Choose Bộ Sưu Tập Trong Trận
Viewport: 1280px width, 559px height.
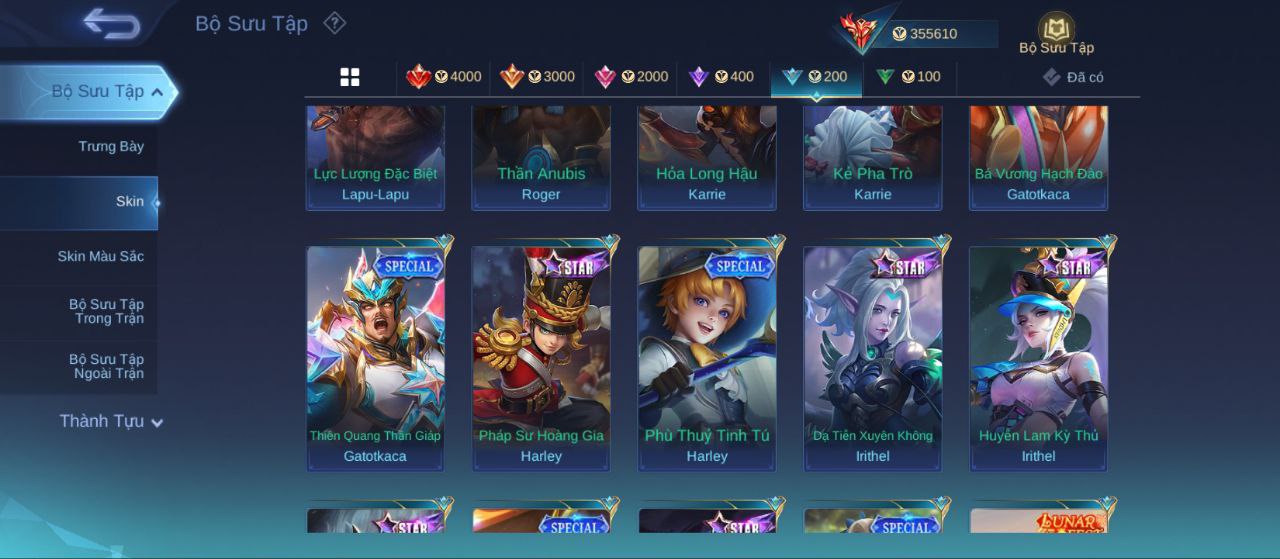tap(106, 312)
